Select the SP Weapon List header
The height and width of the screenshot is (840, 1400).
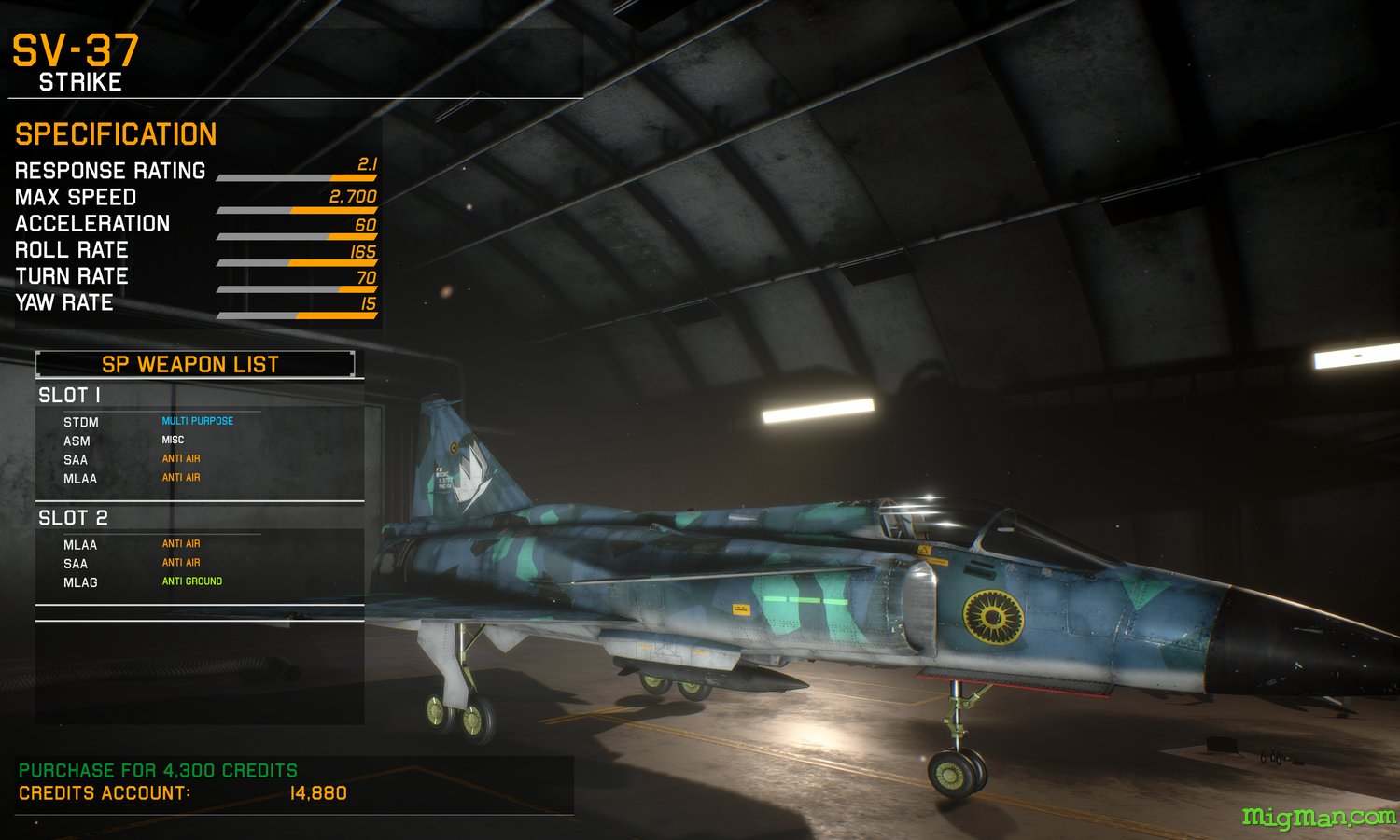(190, 364)
